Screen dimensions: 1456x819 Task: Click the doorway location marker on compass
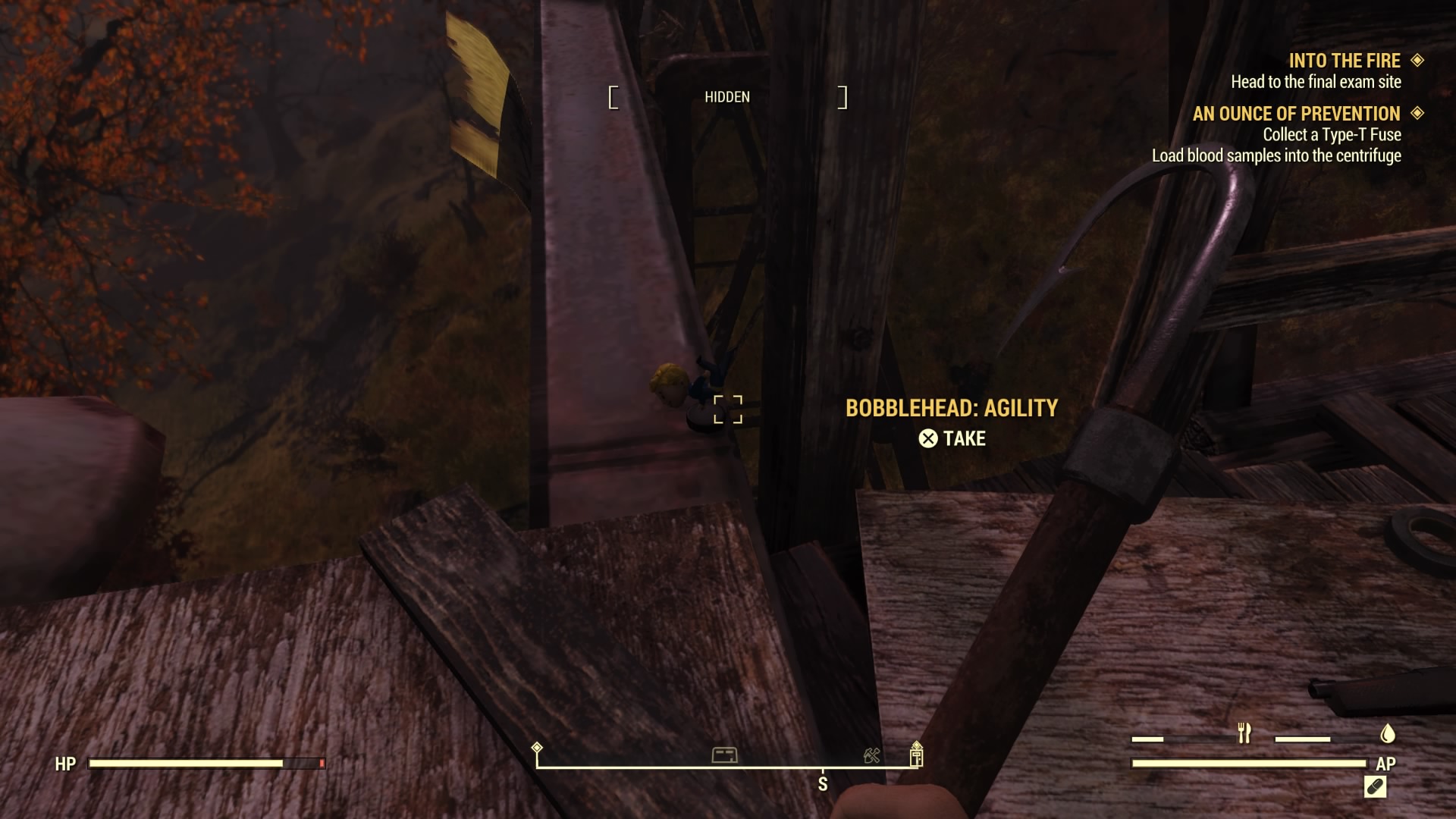pos(918,755)
